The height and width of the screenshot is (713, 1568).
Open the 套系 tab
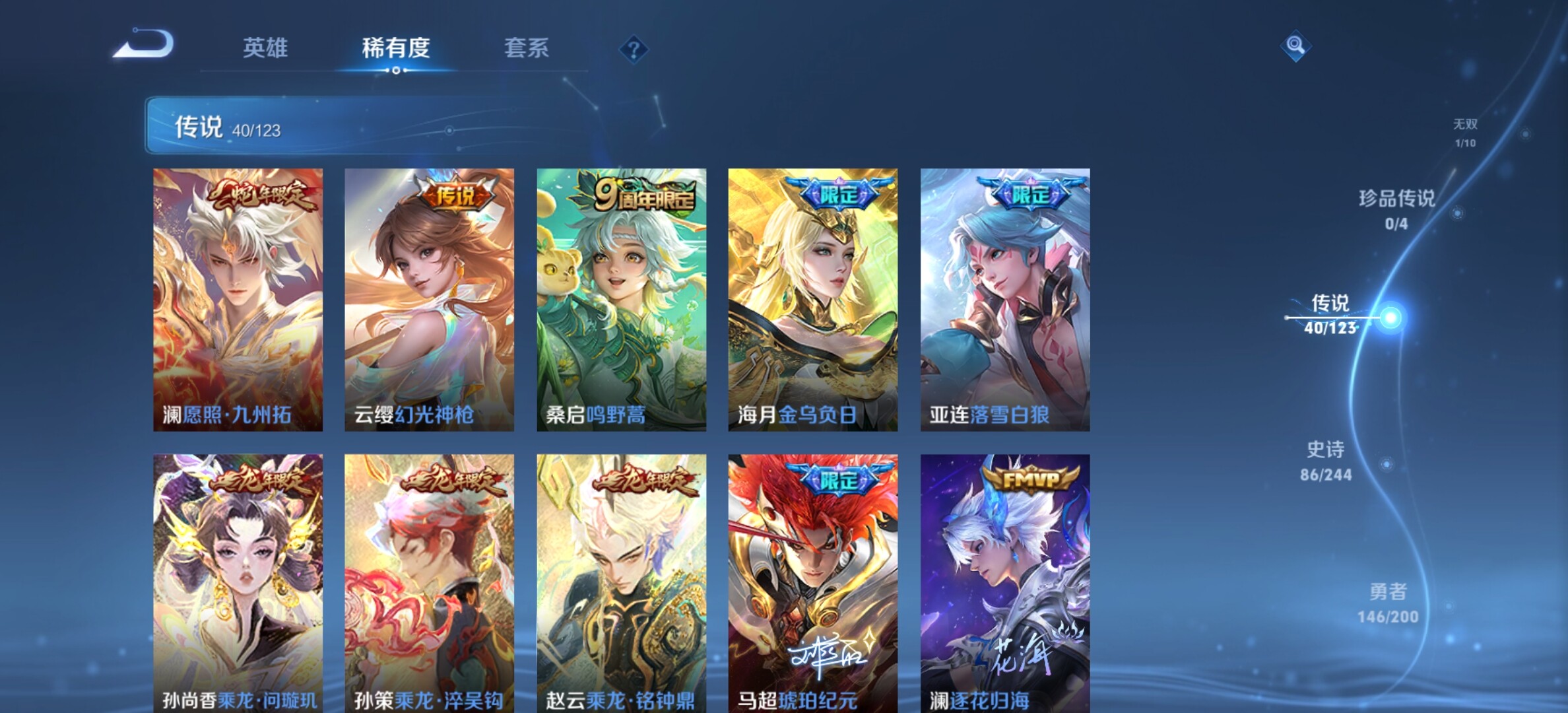pyautogui.click(x=527, y=48)
